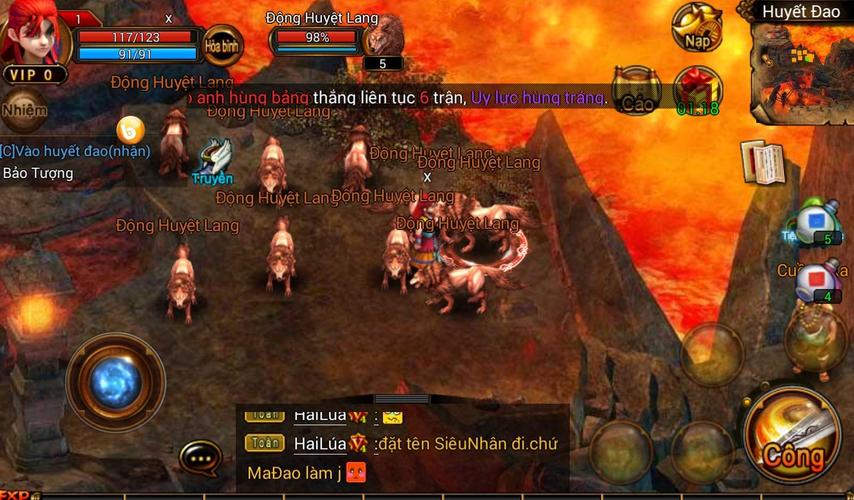854x500 pixels.
Task: Open the Cáo scroll notice icon
Action: pyautogui.click(x=636, y=91)
